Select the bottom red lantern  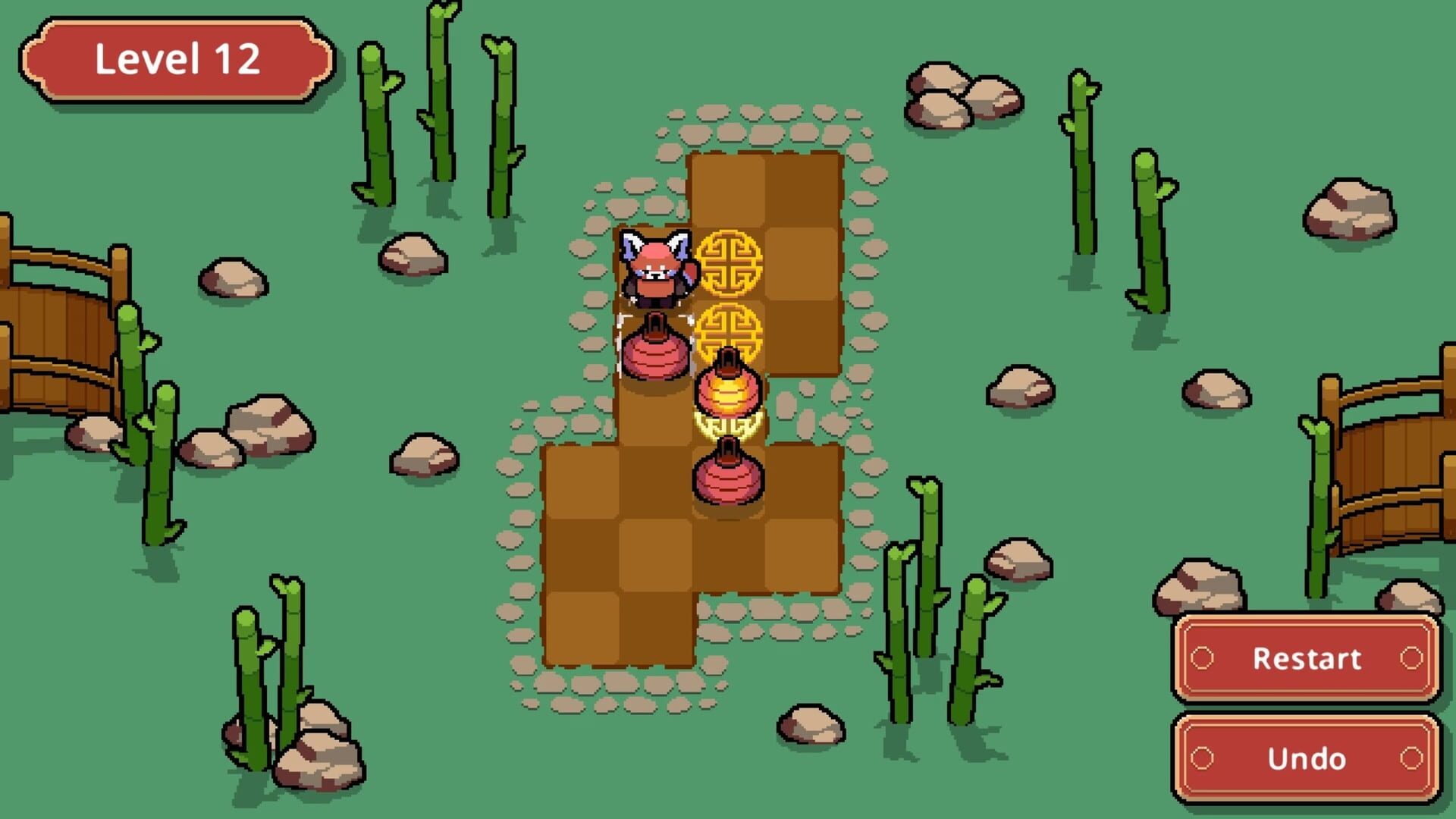tap(730, 478)
